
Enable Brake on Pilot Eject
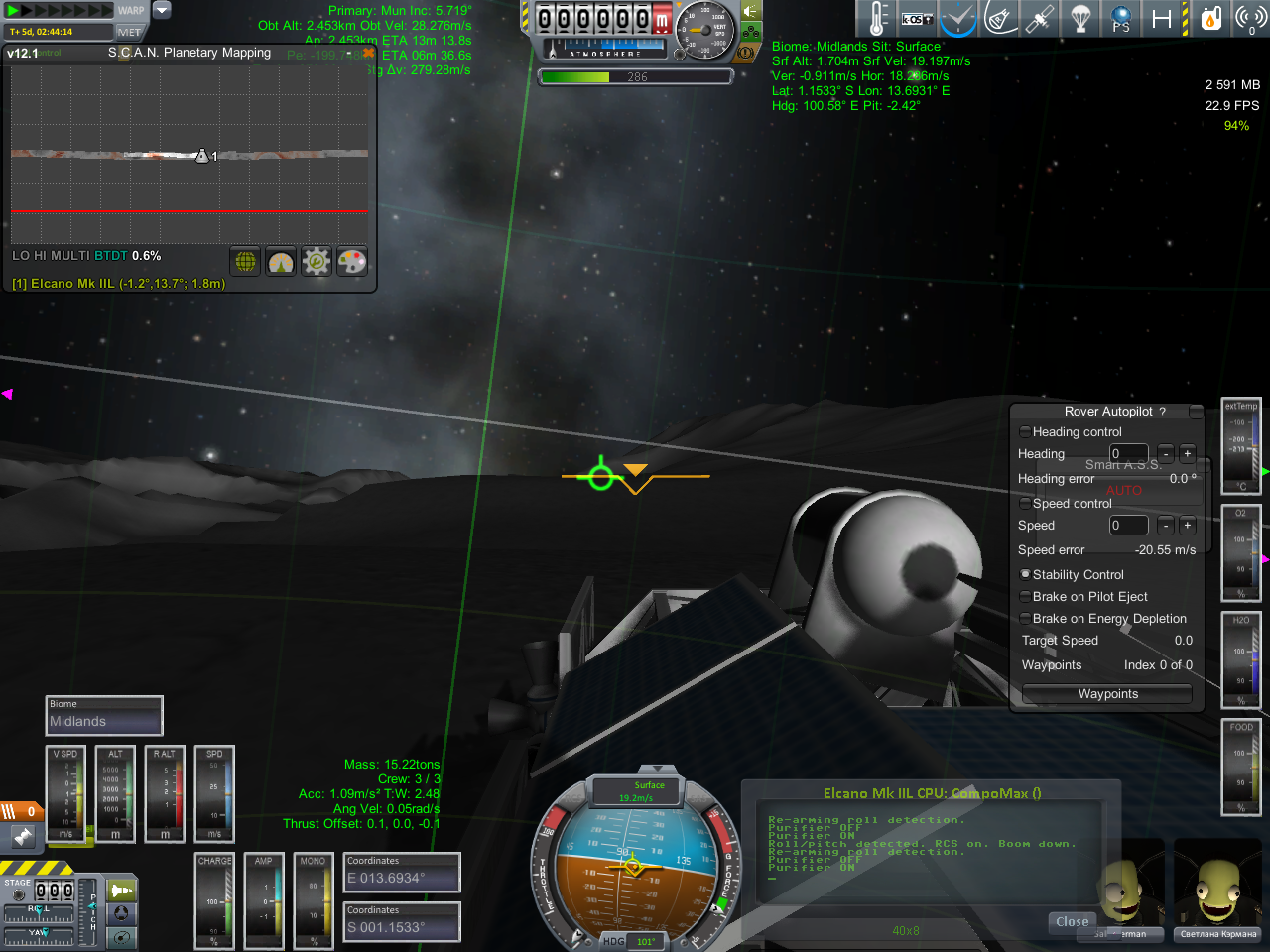click(1025, 597)
